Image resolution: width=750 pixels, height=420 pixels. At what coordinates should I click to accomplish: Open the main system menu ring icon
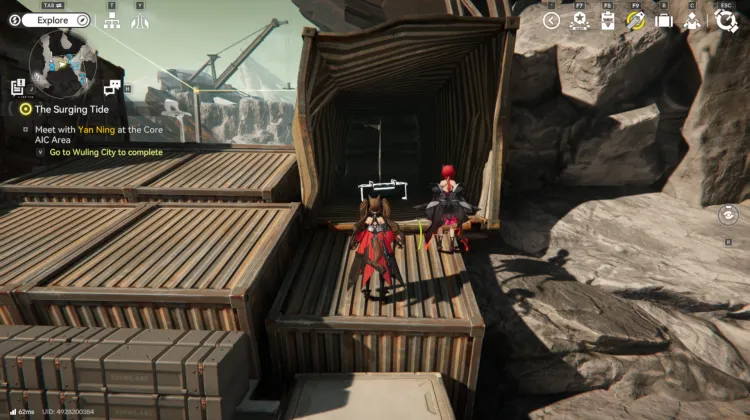725,20
